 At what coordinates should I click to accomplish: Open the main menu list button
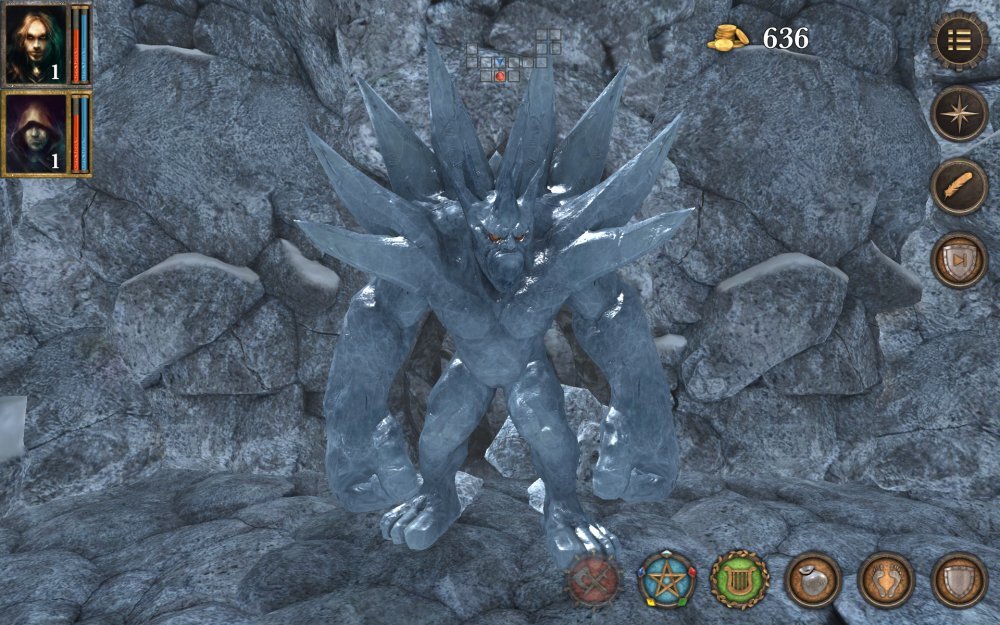[959, 40]
